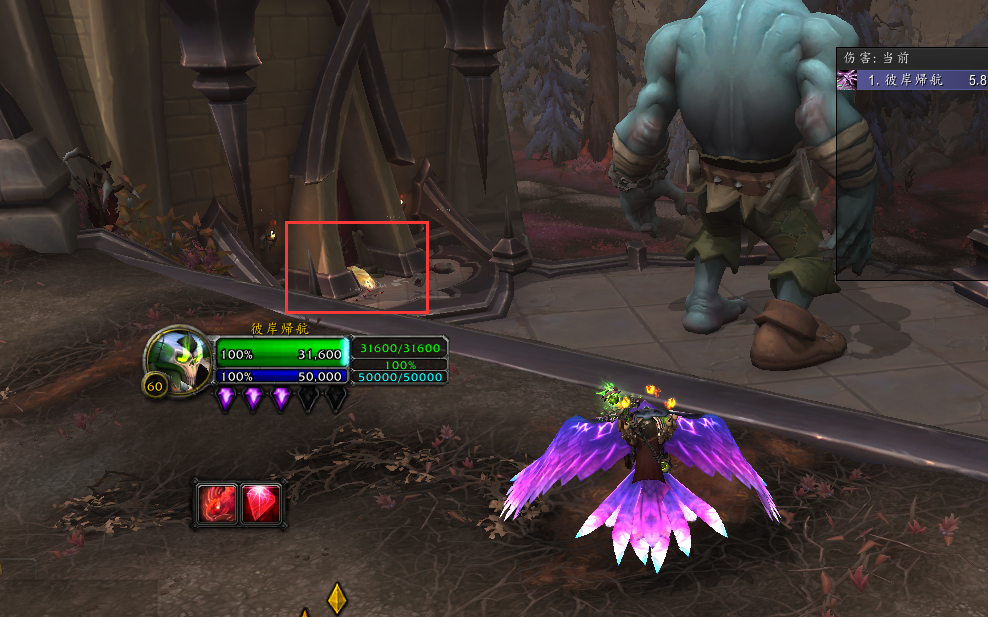Viewport: 988px width, 617px height.
Task: Select the 彼岸归航 row in the damage meter
Action: coord(912,79)
